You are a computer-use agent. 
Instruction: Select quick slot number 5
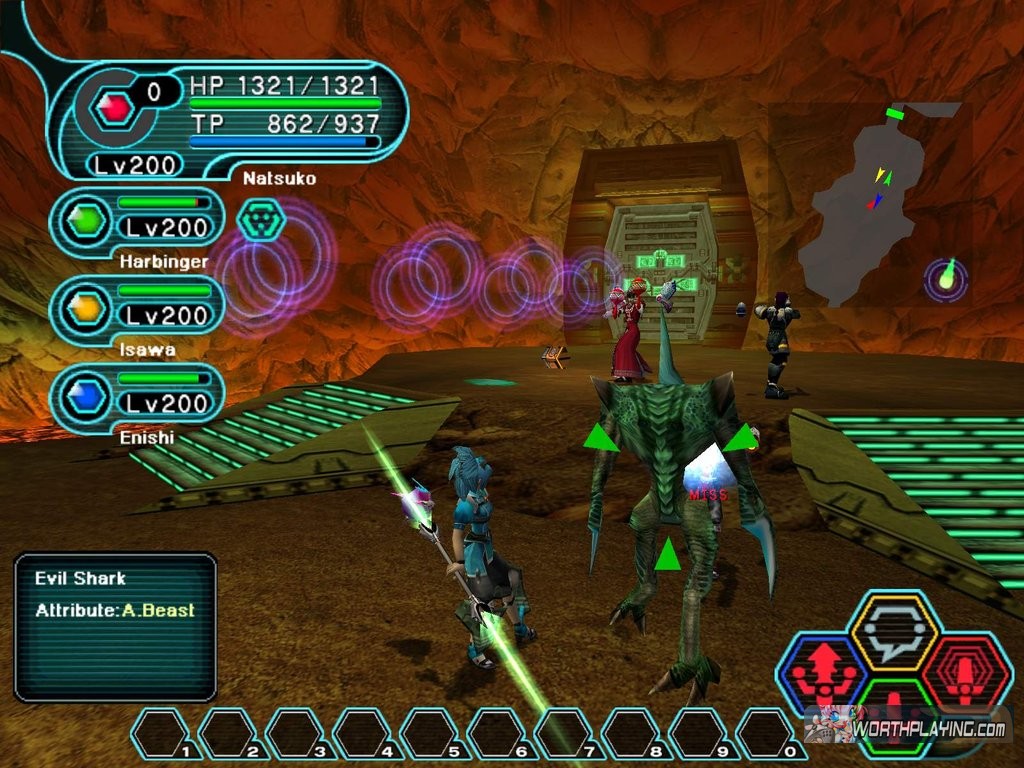(x=433, y=733)
